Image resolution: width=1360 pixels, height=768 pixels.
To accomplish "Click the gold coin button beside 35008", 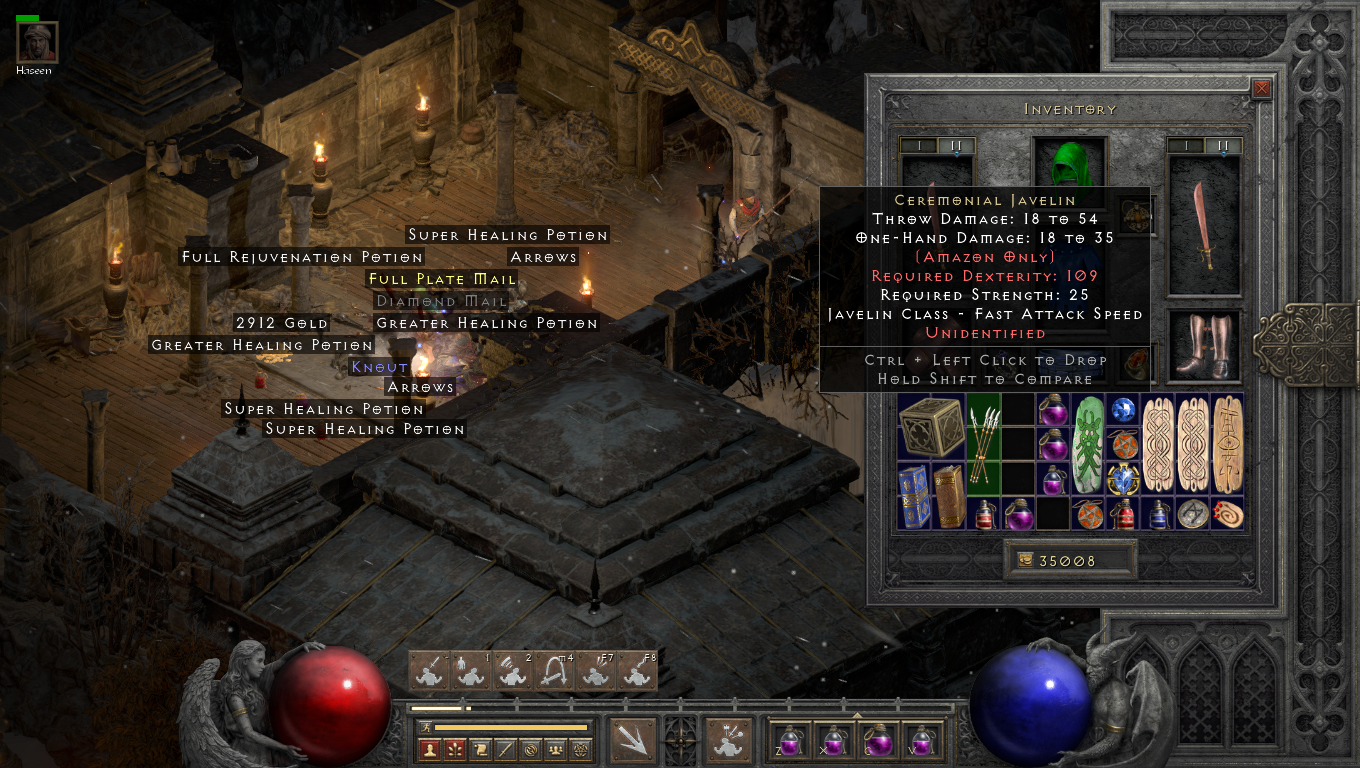I will [x=1024, y=561].
